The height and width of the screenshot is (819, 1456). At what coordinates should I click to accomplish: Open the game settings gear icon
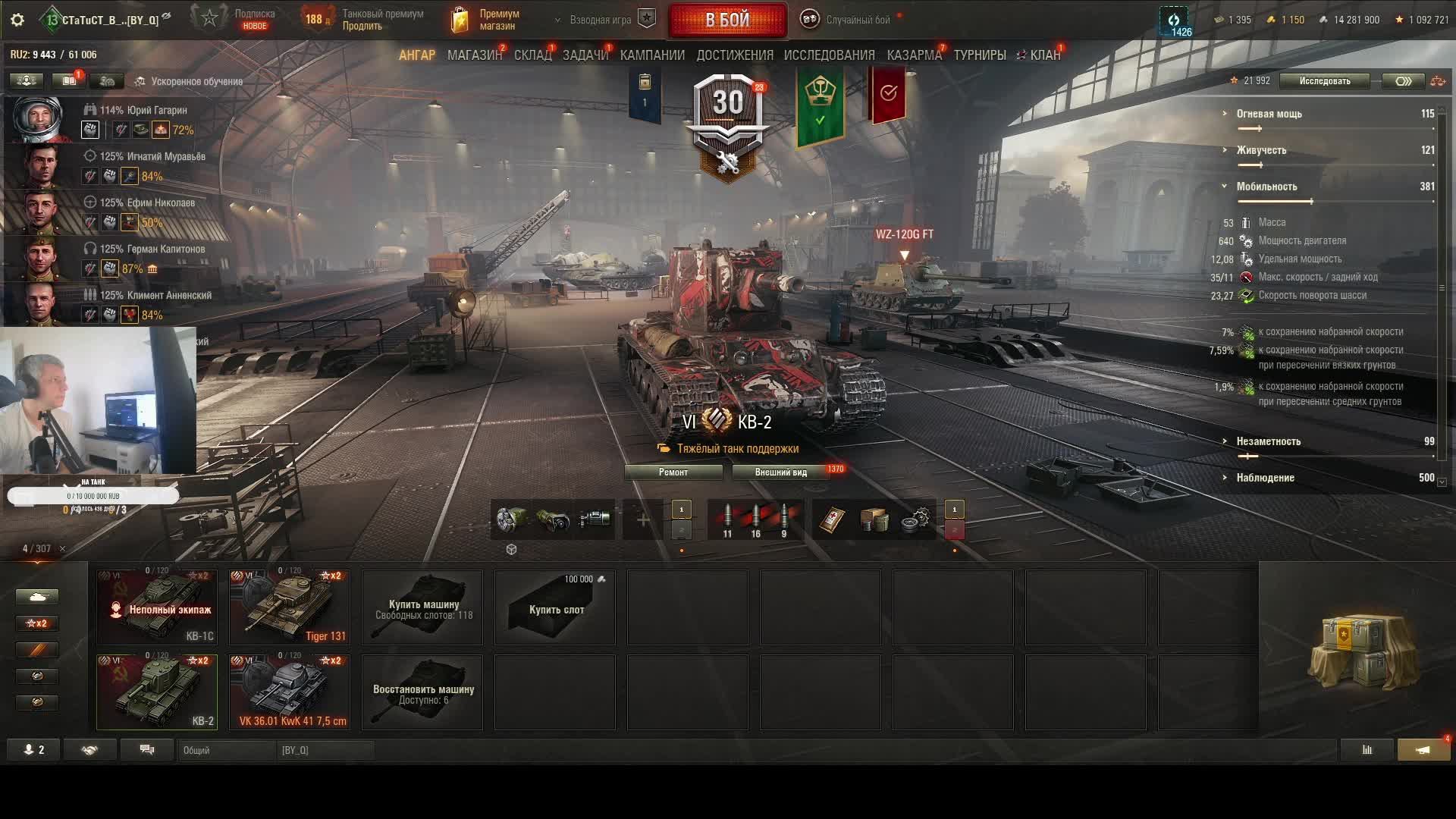coord(17,20)
